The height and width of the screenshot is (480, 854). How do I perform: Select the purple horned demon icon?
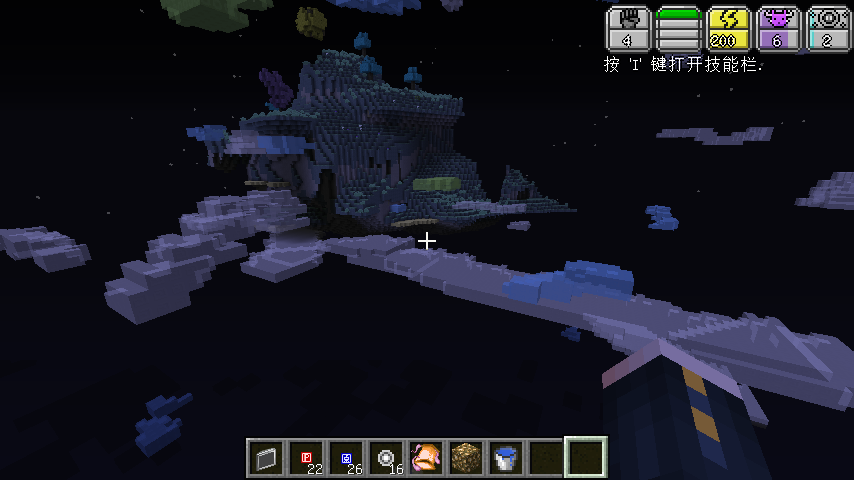pos(778,29)
